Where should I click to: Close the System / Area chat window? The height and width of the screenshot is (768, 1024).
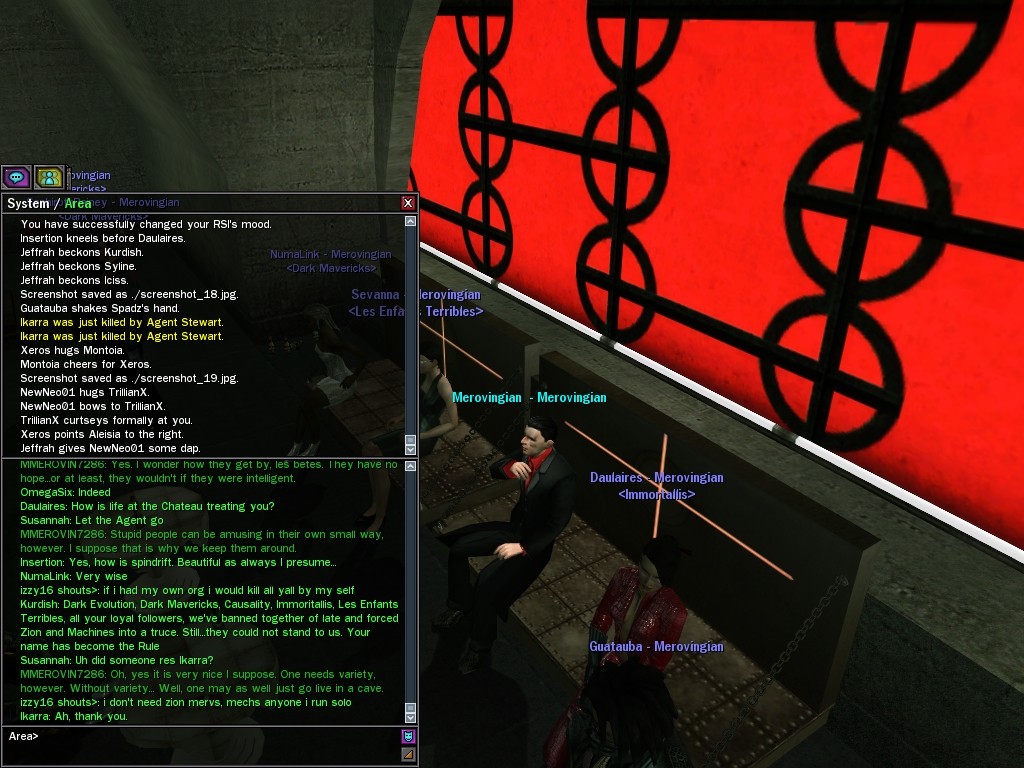click(408, 203)
